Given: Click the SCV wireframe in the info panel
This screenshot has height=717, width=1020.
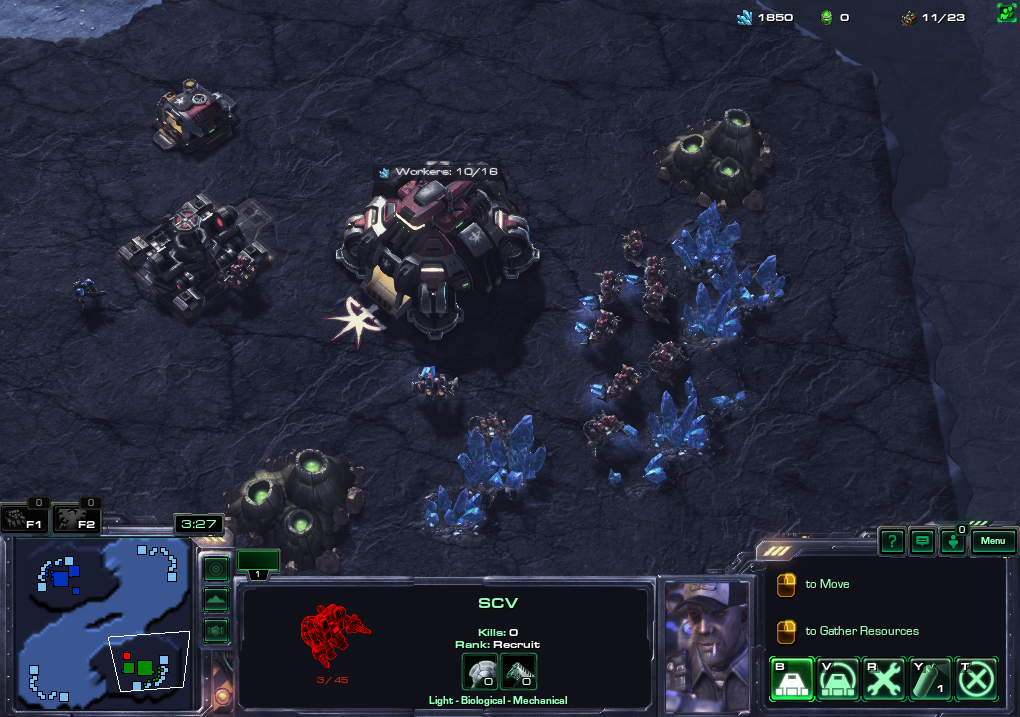Looking at the screenshot, I should point(334,635).
